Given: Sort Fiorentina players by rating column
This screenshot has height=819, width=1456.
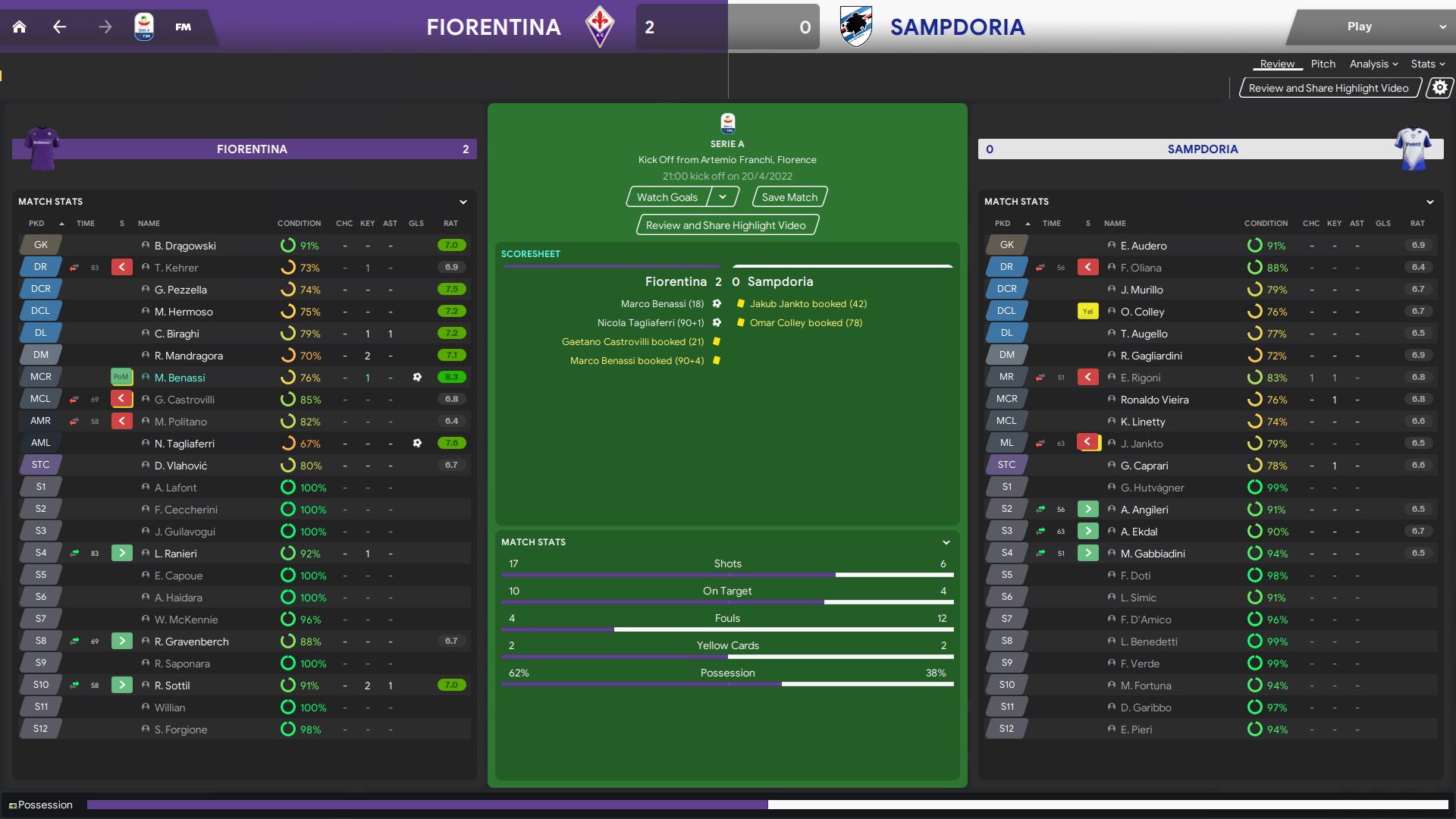Looking at the screenshot, I should tap(450, 224).
